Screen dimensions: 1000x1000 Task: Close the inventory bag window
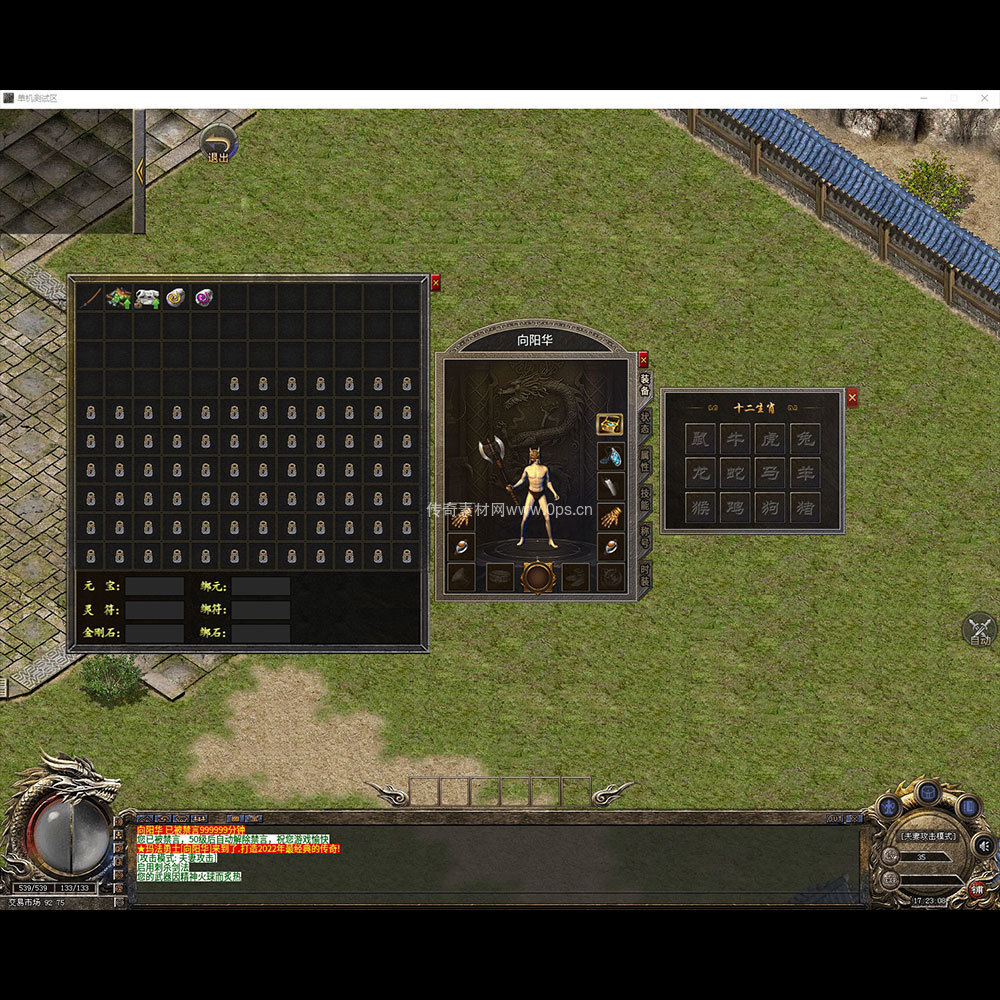435,284
